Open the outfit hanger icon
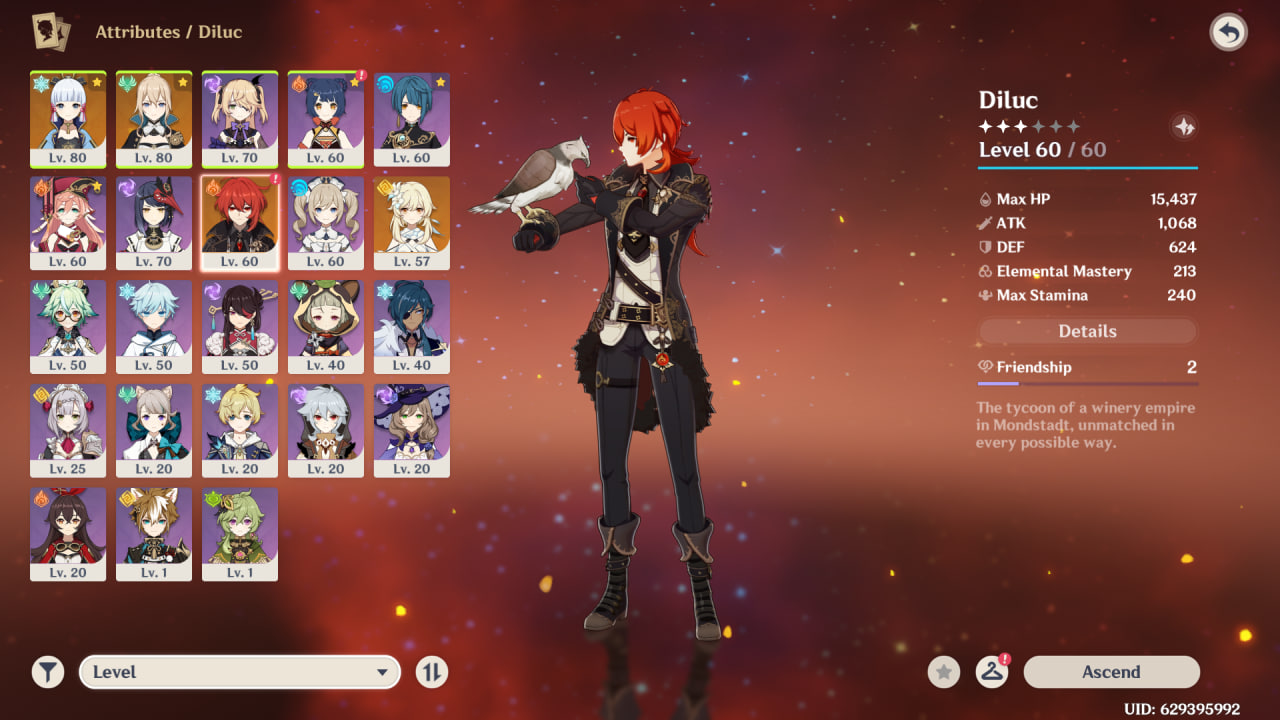Image resolution: width=1280 pixels, height=720 pixels. point(991,672)
